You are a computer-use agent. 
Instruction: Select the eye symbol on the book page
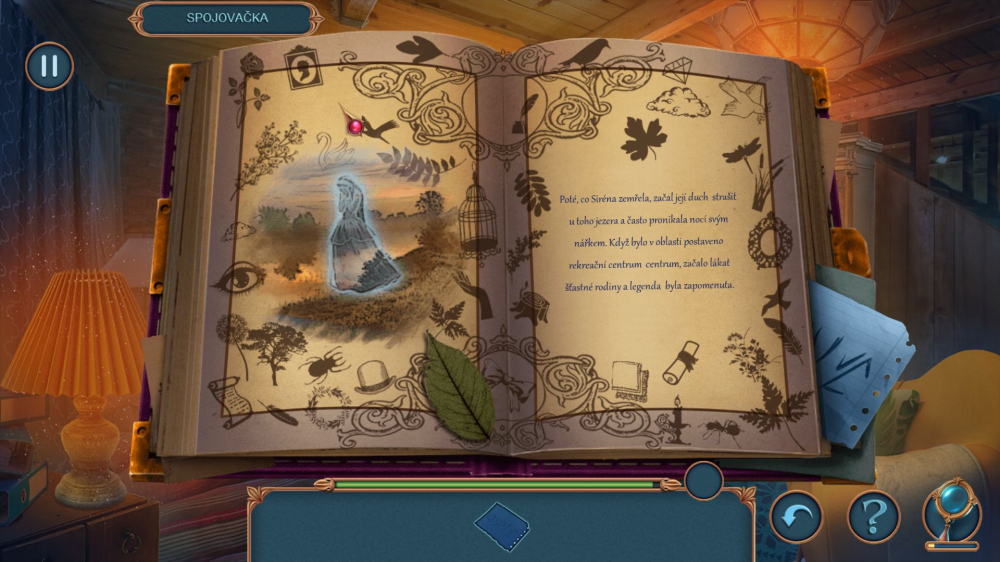(239, 277)
